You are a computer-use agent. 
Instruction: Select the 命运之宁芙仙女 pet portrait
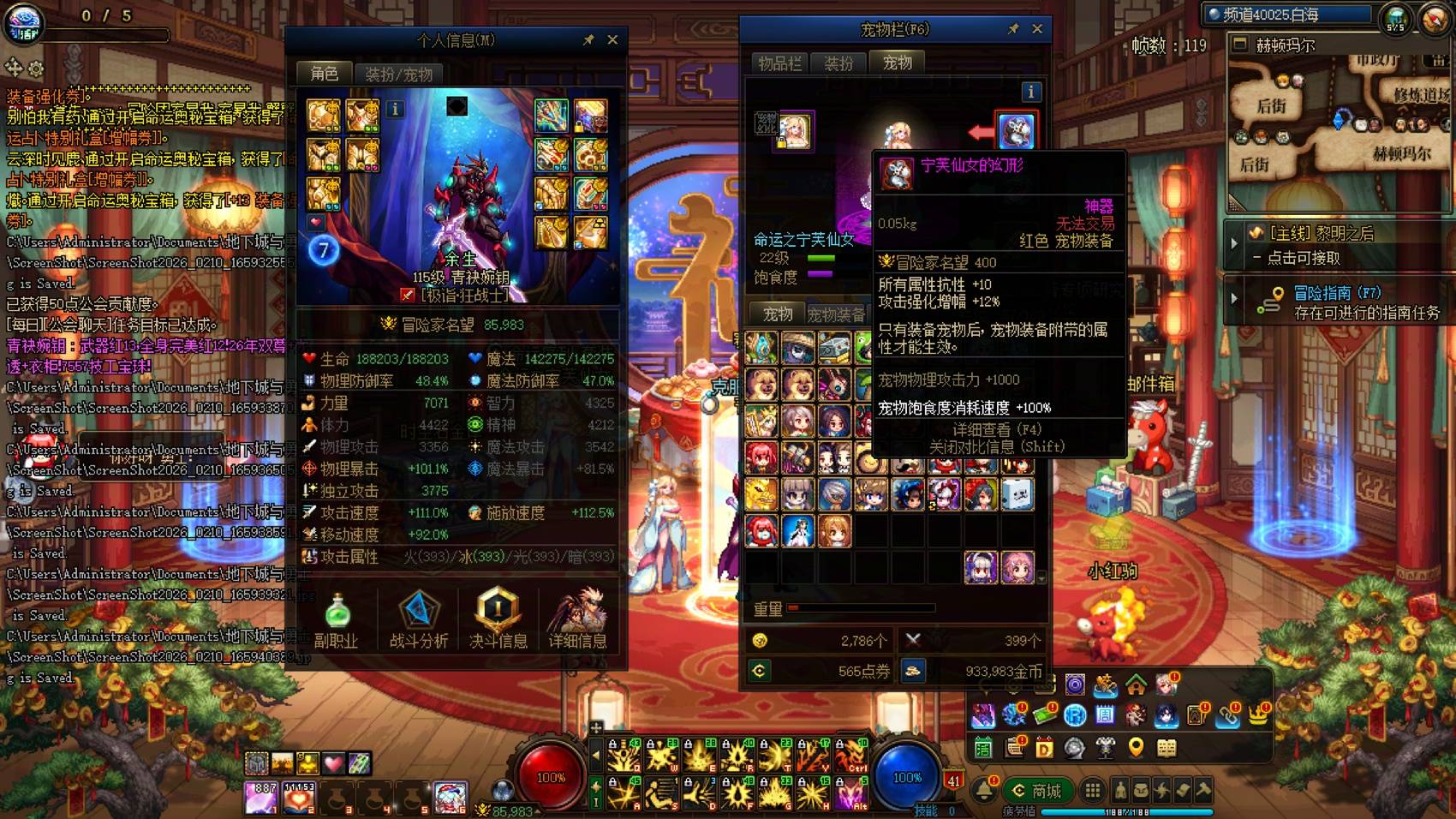[x=797, y=130]
